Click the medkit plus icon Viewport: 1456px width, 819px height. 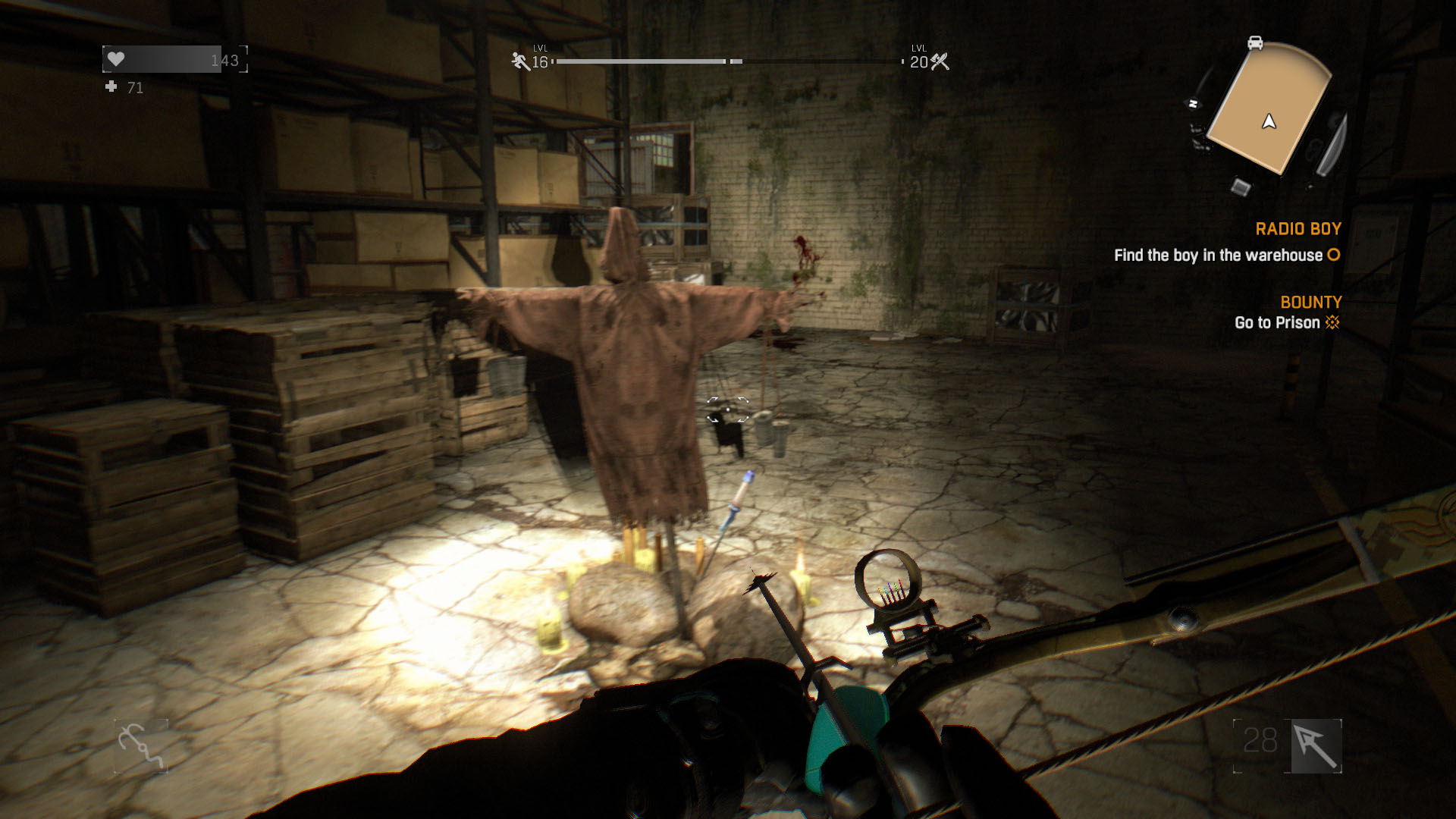coord(111,87)
